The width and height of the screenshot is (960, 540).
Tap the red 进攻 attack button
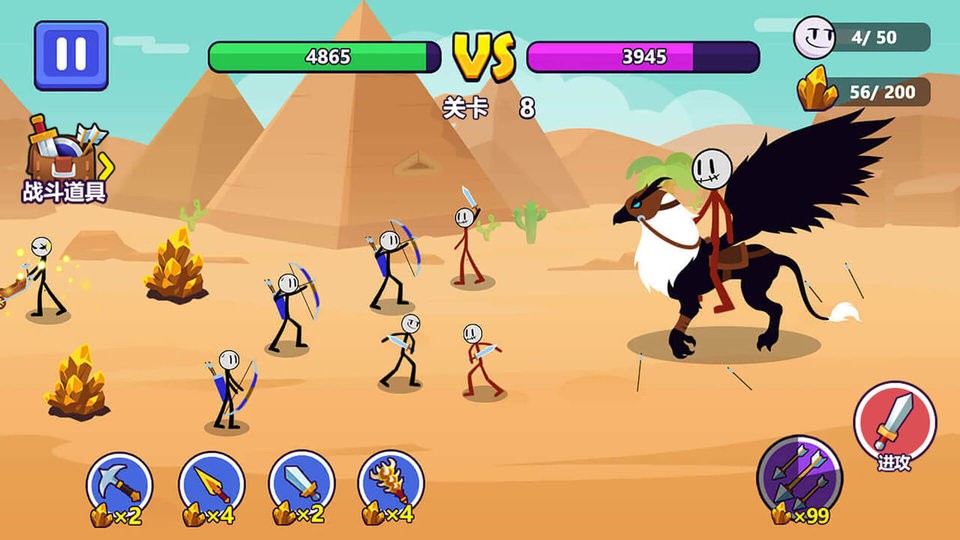[894, 424]
